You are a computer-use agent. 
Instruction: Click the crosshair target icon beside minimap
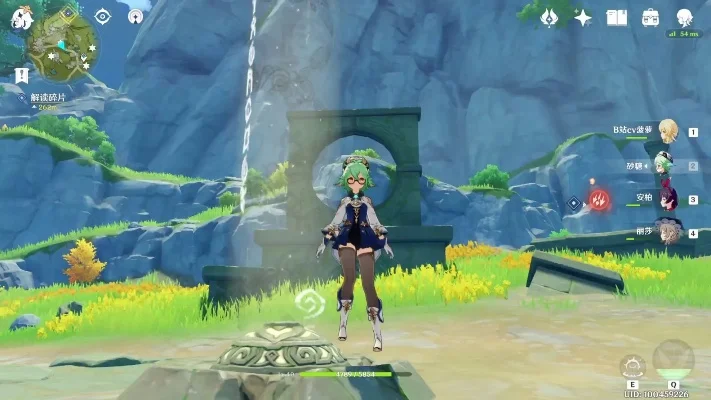[x=102, y=16]
